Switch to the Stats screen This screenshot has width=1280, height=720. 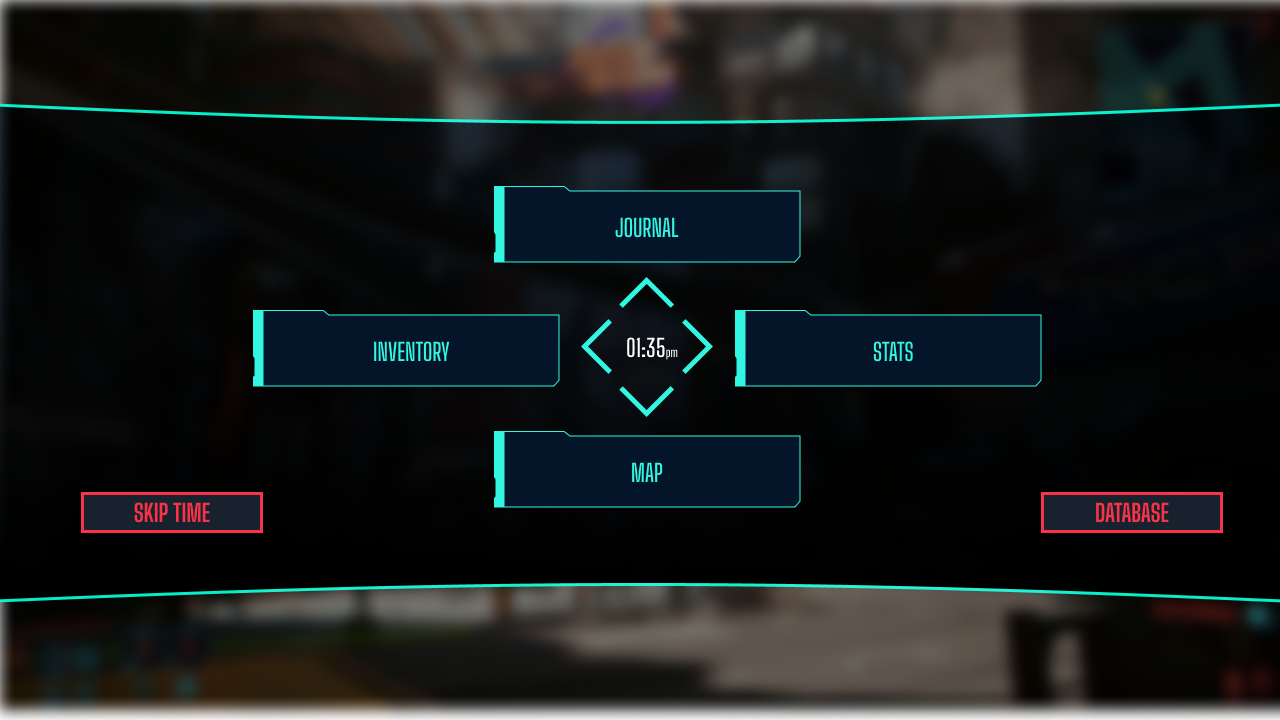(890, 351)
